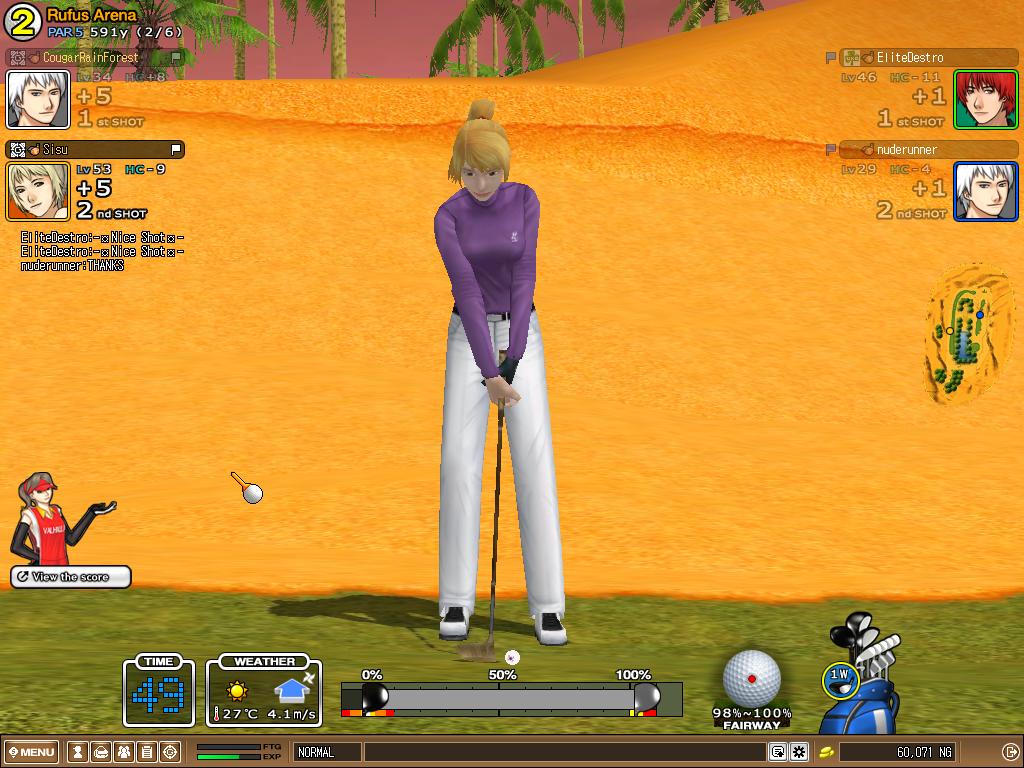Screen dimensions: 1024x768
Task: Click the target crosshair toolbar icon
Action: [x=170, y=752]
